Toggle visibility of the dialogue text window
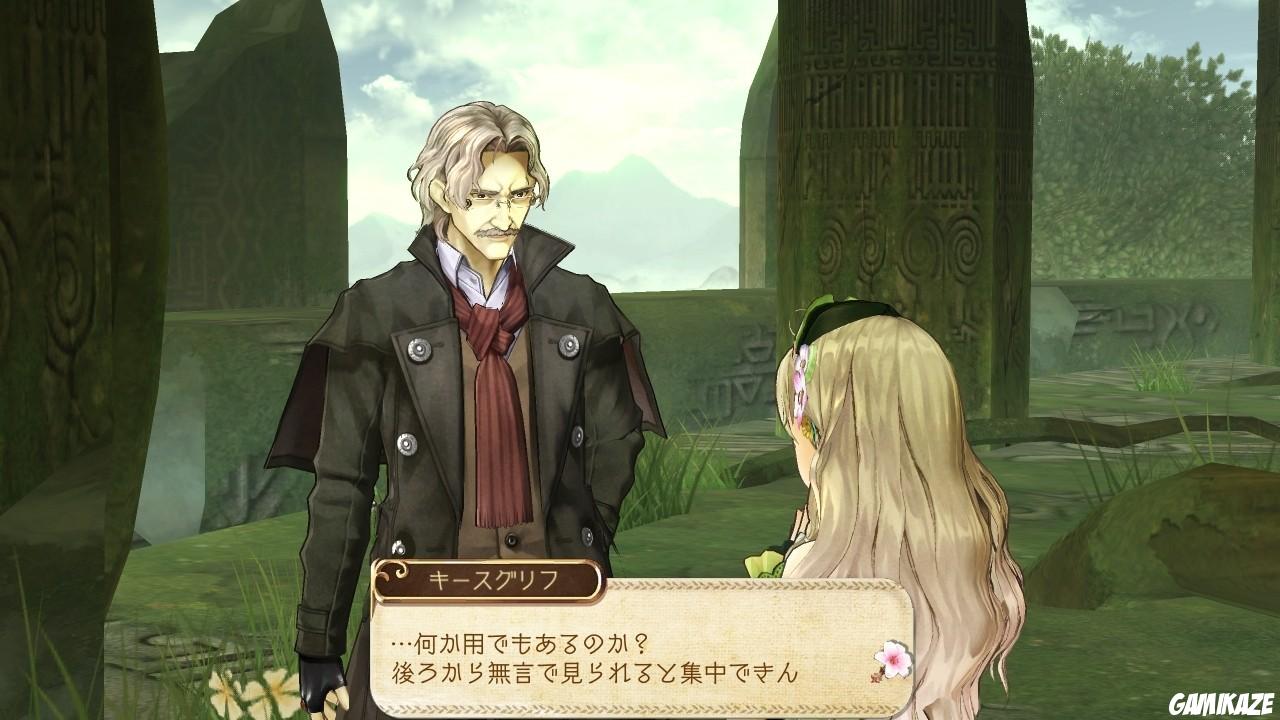The image size is (1280, 720). tap(640, 655)
